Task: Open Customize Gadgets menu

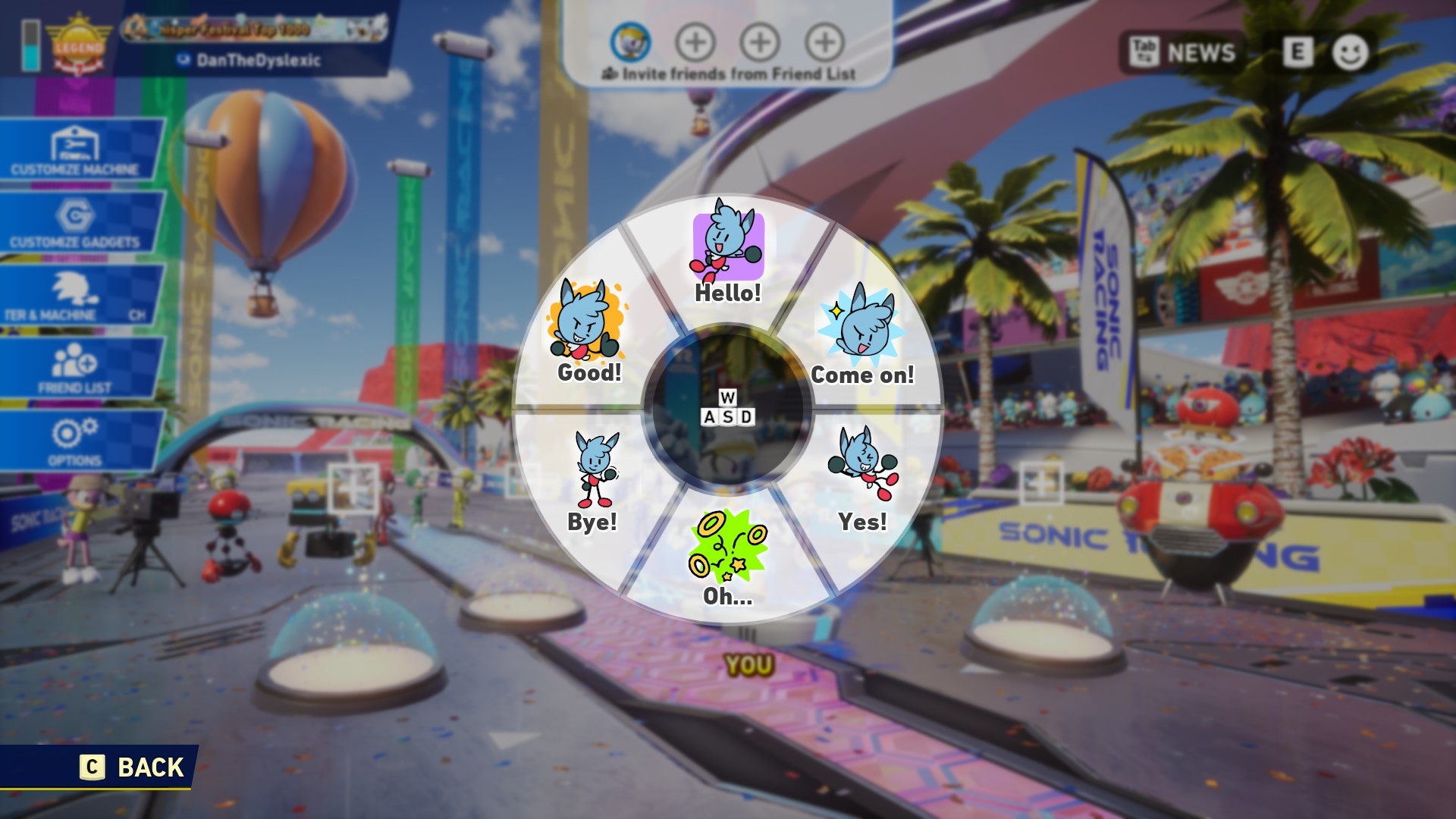Action: coord(77,224)
